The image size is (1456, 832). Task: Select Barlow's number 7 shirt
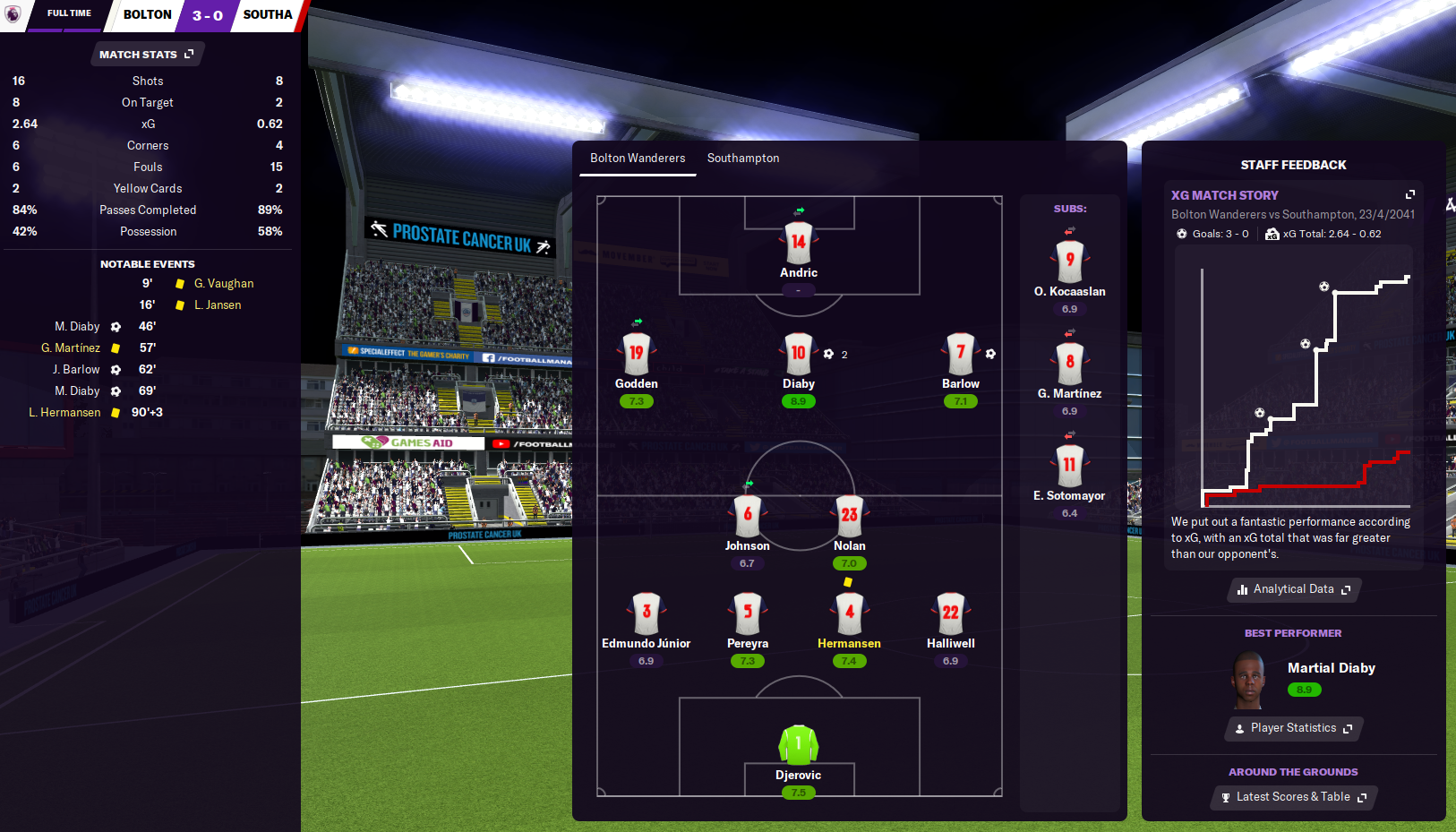click(960, 353)
